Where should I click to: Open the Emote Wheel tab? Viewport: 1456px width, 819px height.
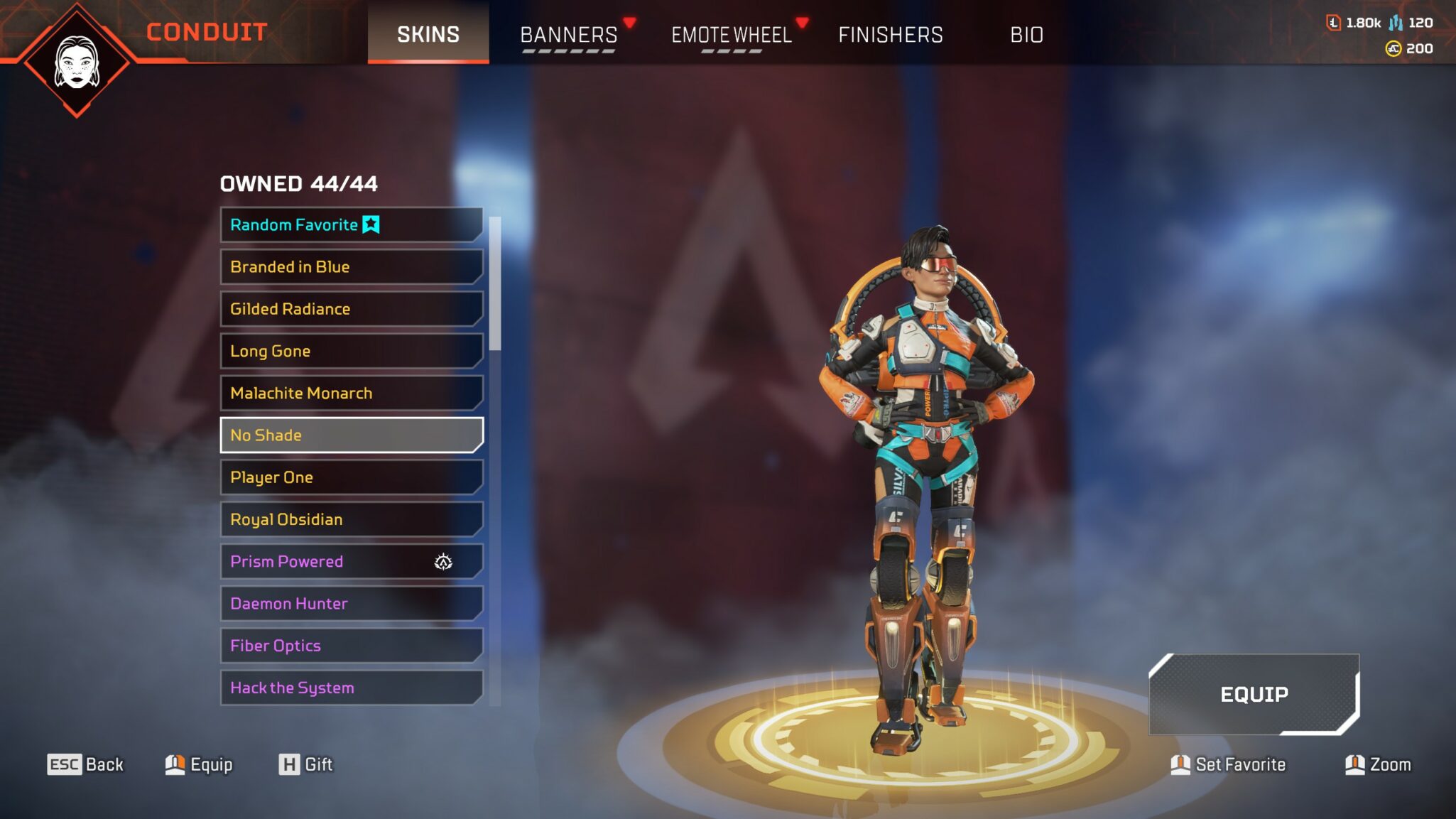pyautogui.click(x=732, y=34)
